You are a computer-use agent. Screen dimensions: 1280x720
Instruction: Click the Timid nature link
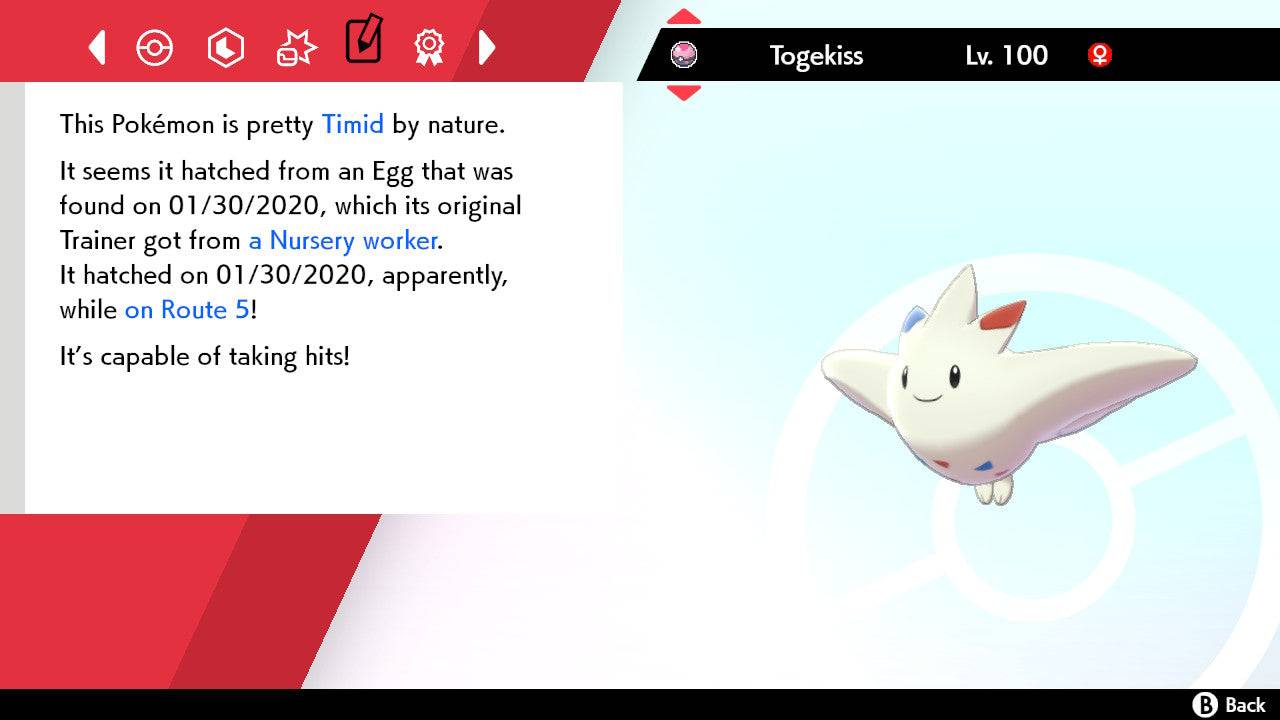pyautogui.click(x=352, y=124)
